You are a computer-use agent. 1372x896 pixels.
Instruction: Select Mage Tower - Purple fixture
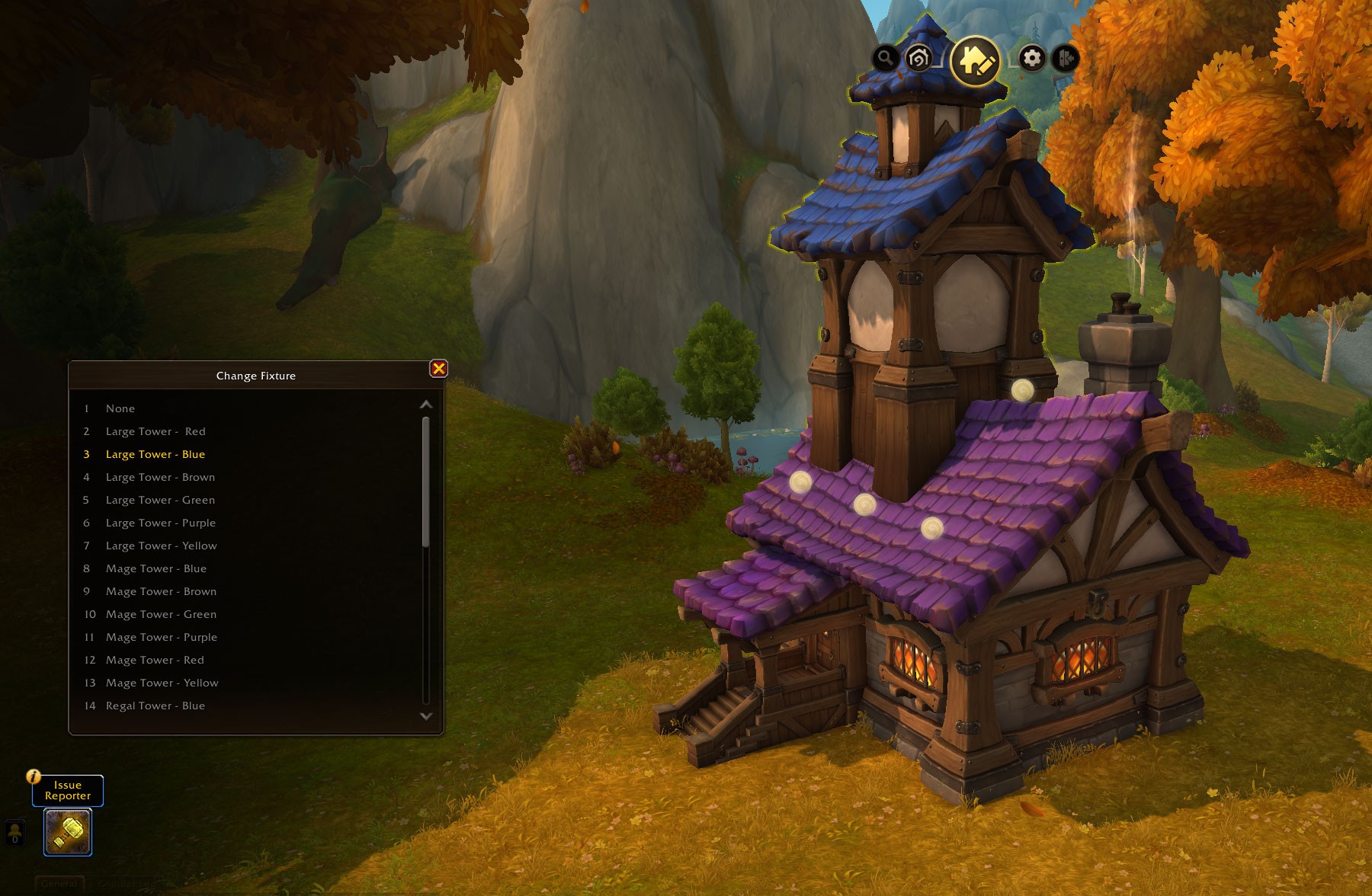162,637
